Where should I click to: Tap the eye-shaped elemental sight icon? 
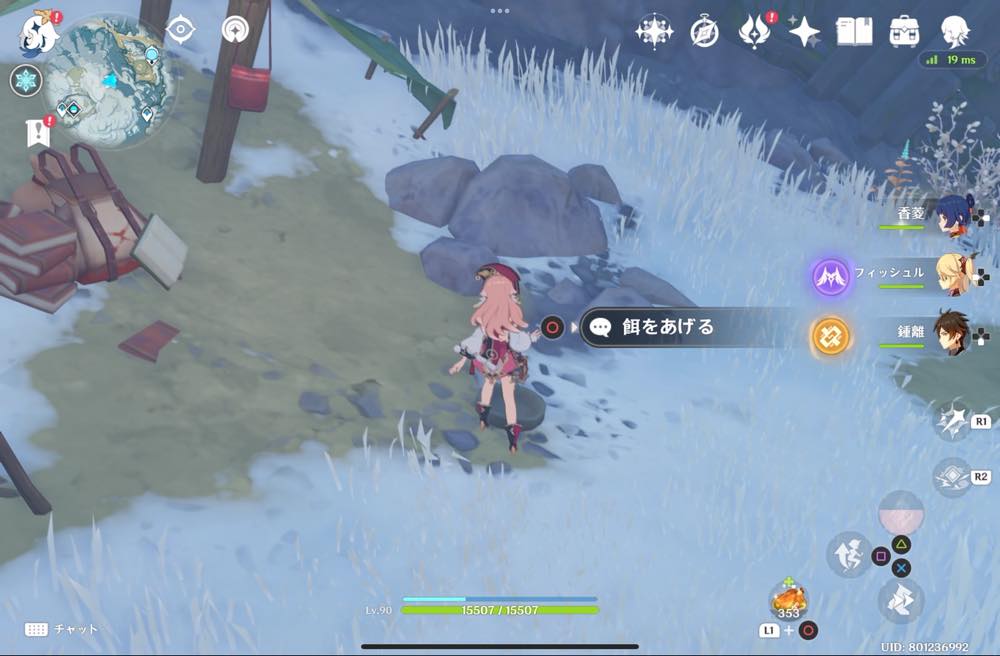pyautogui.click(x=181, y=29)
